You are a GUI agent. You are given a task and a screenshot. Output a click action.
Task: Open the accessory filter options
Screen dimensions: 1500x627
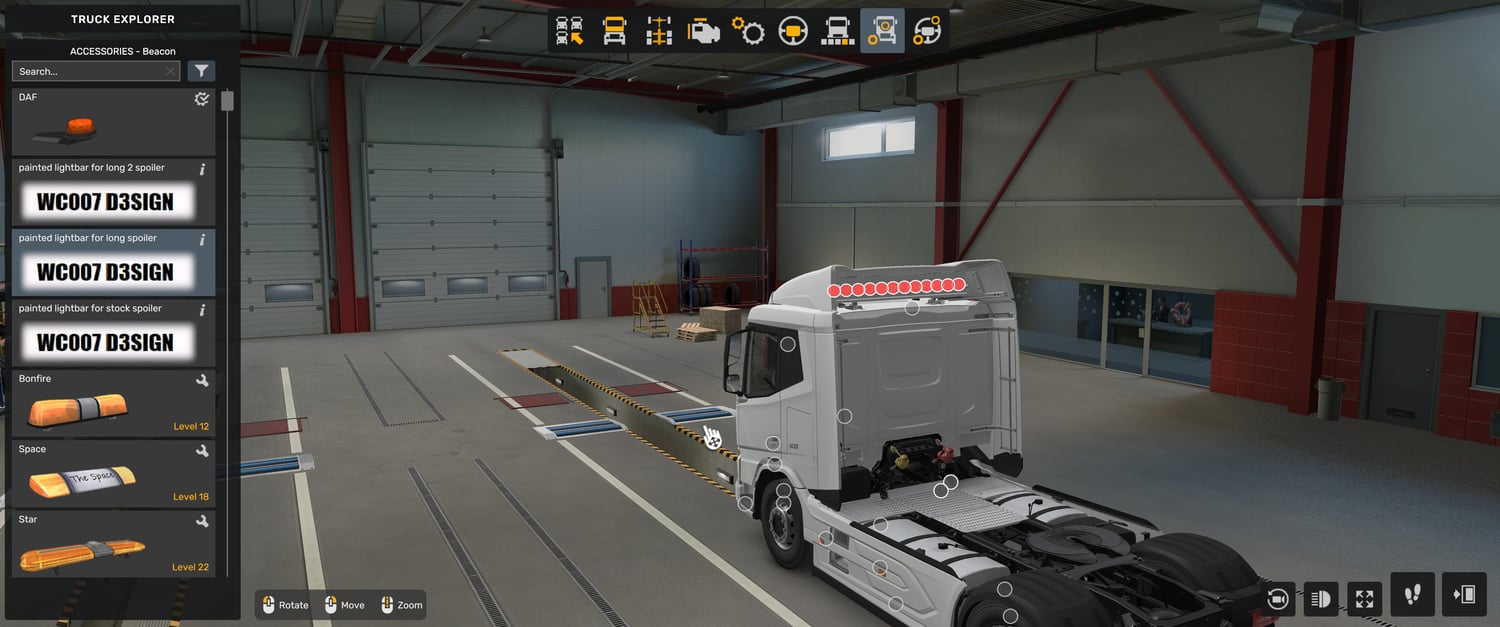click(201, 71)
